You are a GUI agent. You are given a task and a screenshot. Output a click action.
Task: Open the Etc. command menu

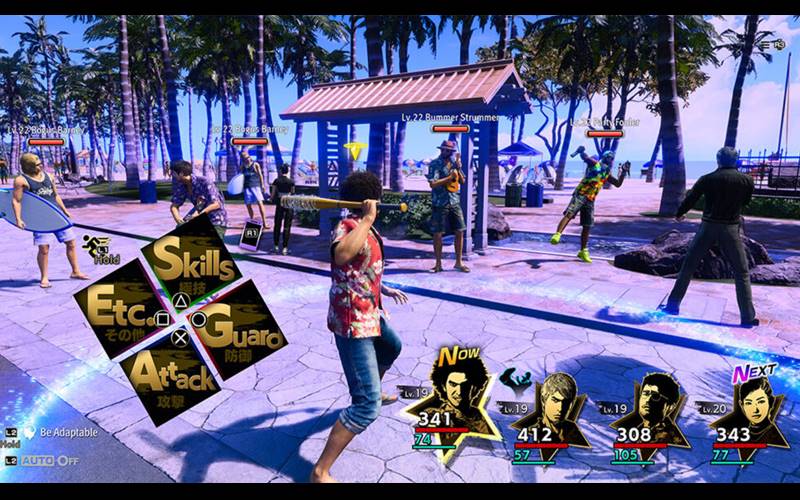[x=119, y=306]
